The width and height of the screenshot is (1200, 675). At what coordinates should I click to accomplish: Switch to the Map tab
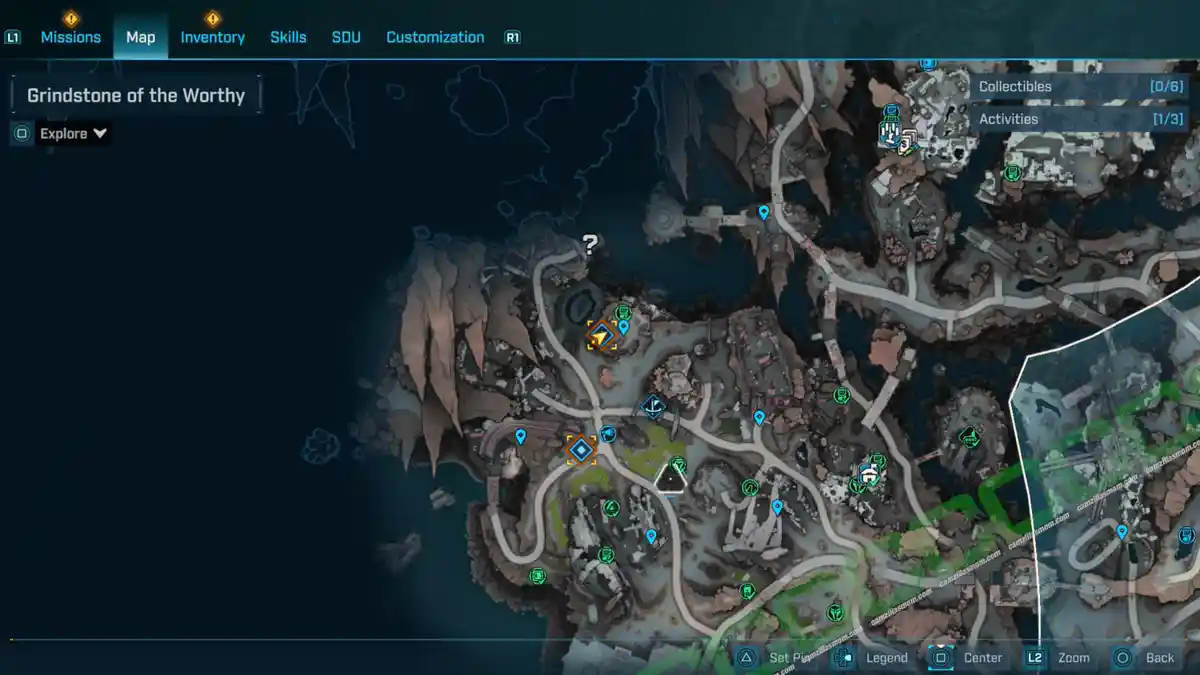140,37
